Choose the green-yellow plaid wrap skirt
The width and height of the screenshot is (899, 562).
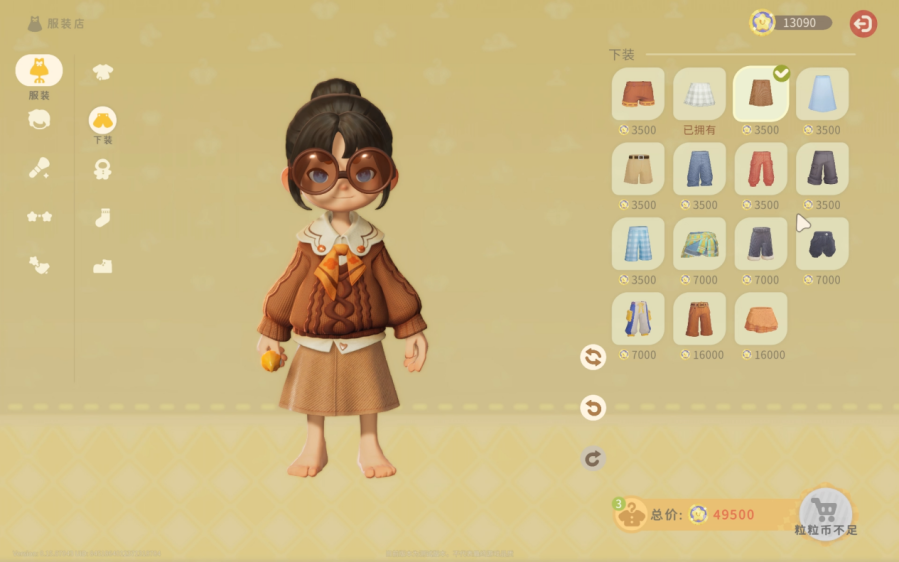(x=699, y=244)
